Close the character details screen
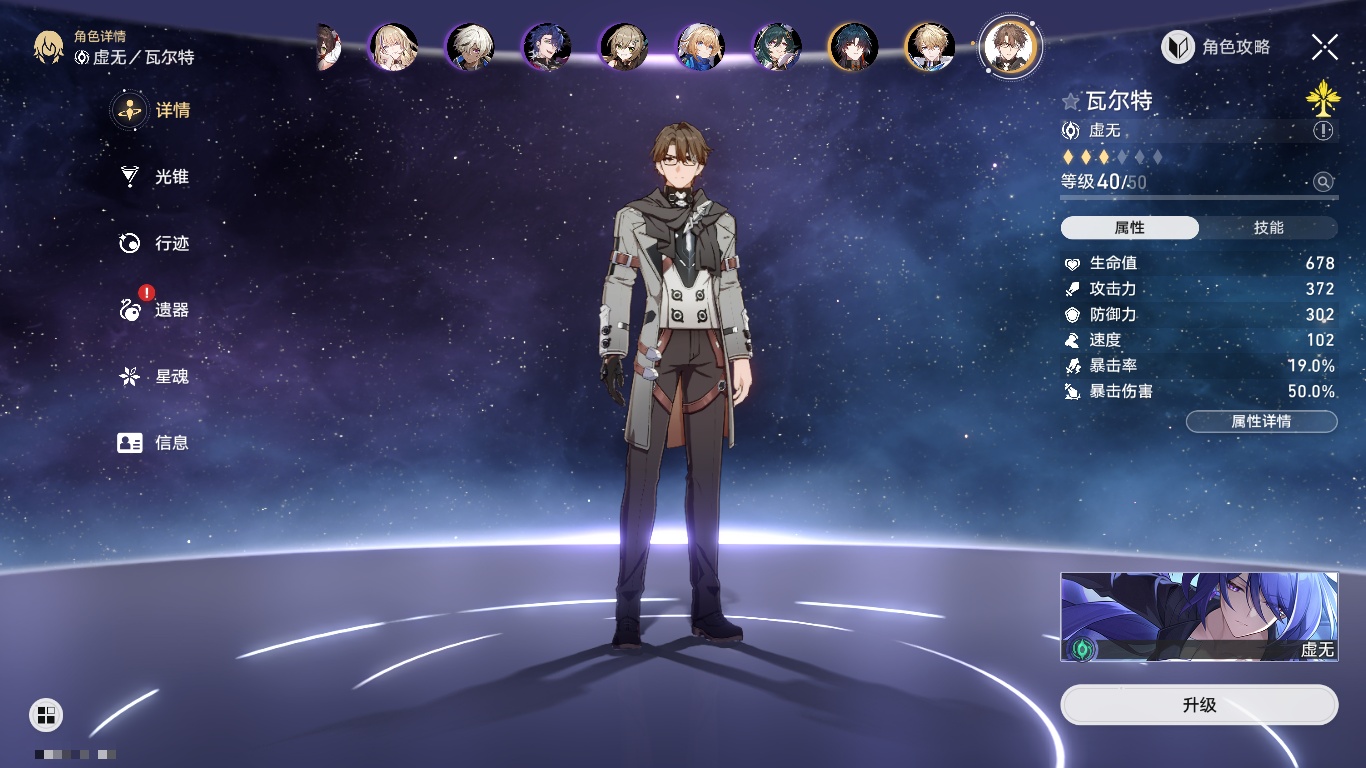 coord(1325,47)
